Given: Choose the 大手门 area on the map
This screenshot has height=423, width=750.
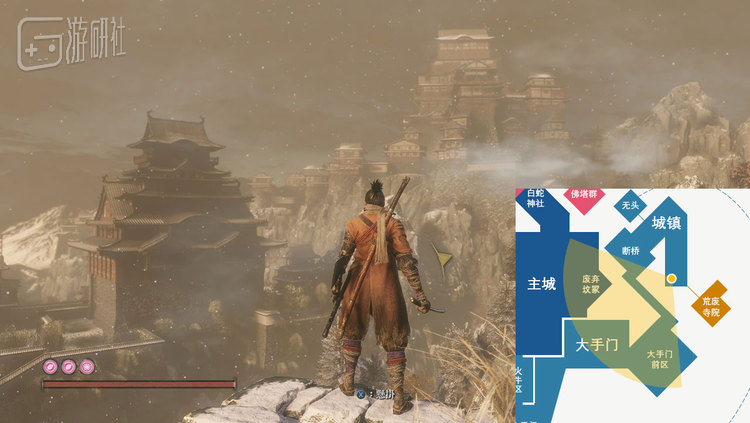Looking at the screenshot, I should point(597,345).
